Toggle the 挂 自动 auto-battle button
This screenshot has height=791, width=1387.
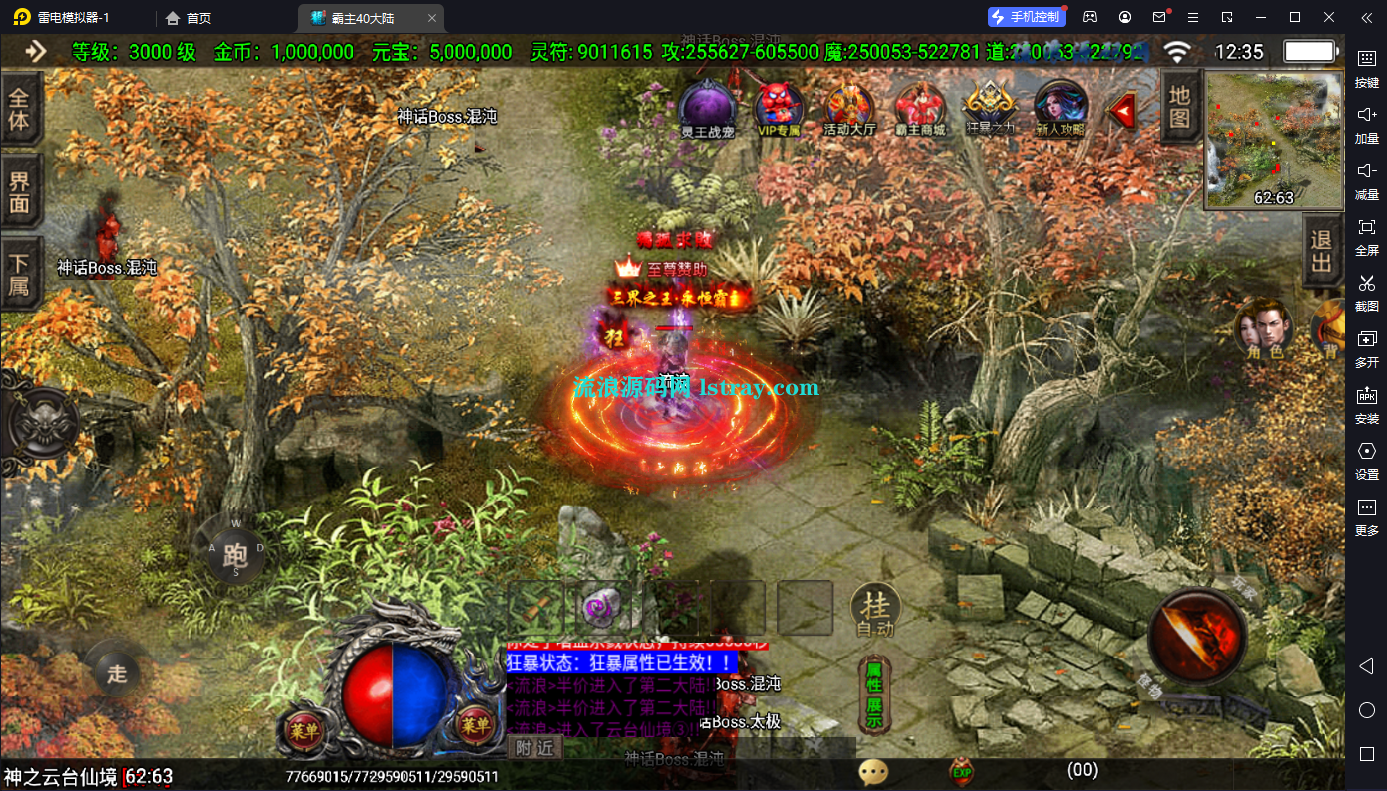click(x=875, y=609)
